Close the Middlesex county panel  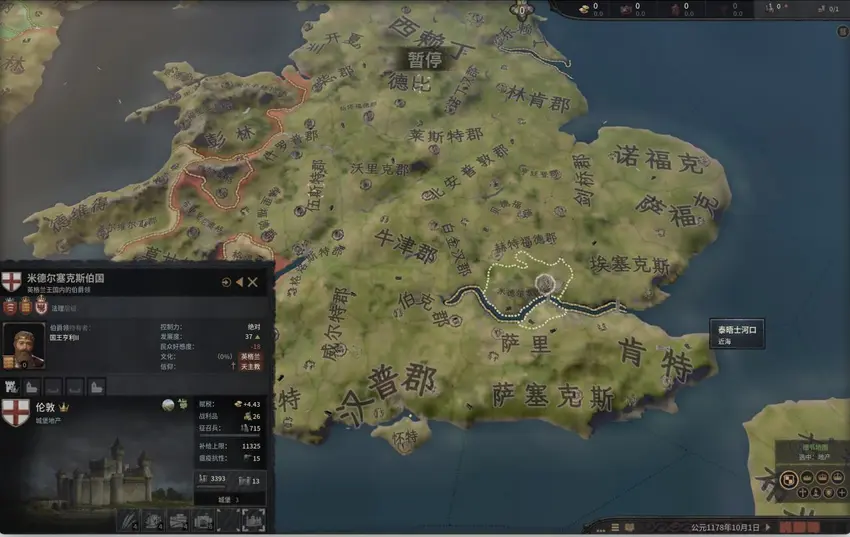pyautogui.click(x=253, y=282)
